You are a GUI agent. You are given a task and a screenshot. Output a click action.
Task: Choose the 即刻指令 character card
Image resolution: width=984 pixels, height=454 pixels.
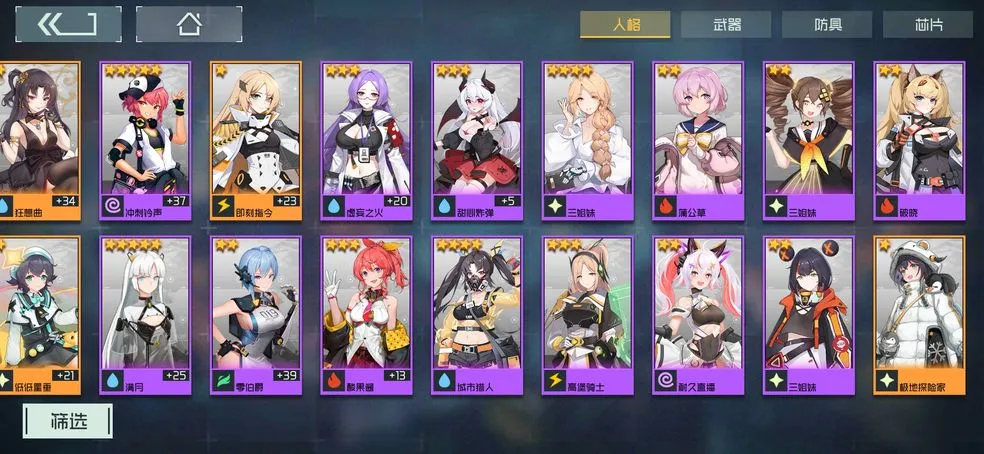coord(256,140)
